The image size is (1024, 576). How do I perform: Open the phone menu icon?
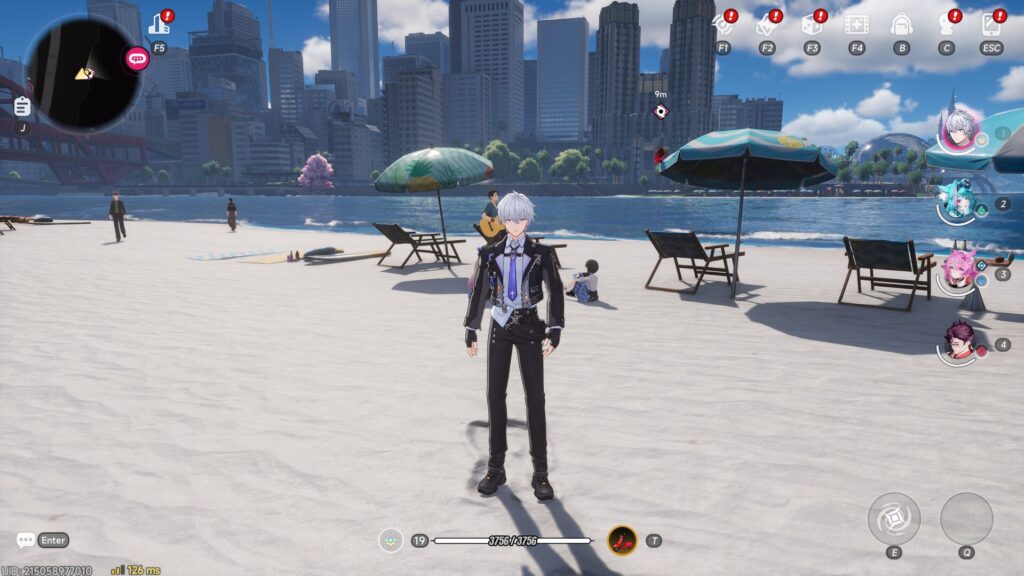(991, 24)
